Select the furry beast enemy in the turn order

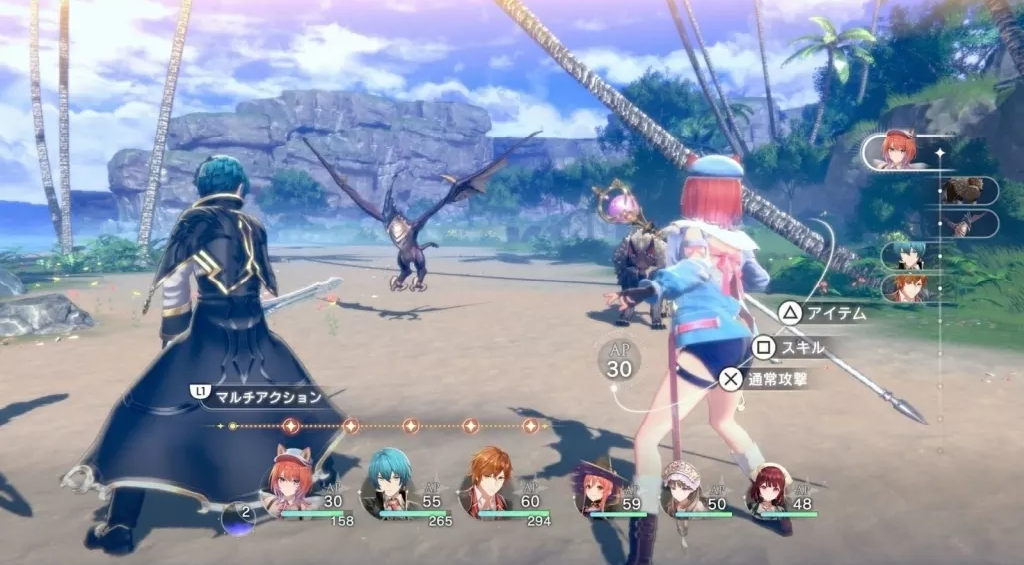point(967,190)
